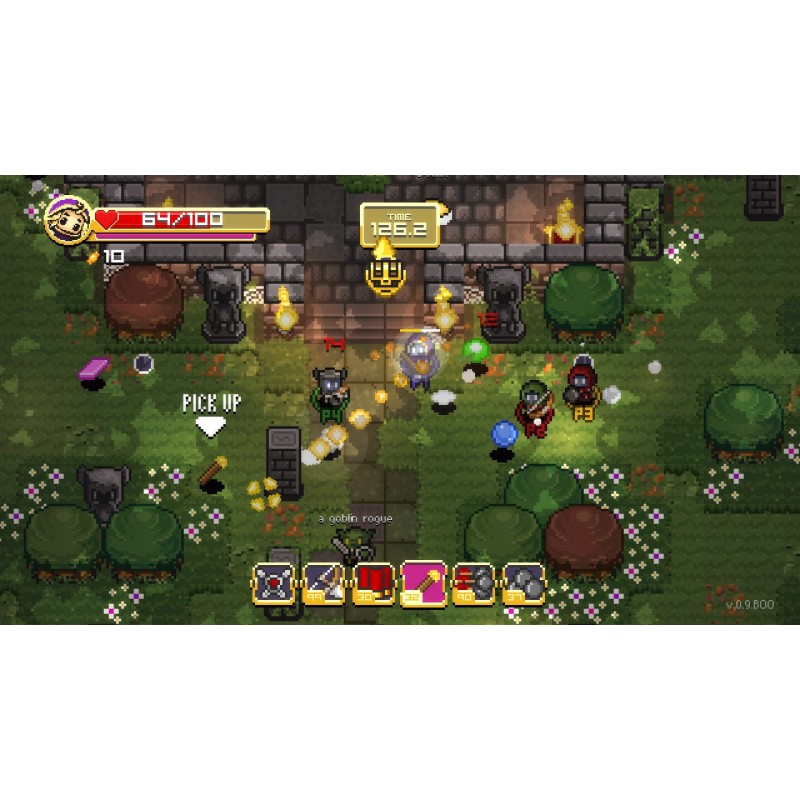The width and height of the screenshot is (800, 800).
Task: Select the highlighted pink torch slot
Action: tap(424, 582)
